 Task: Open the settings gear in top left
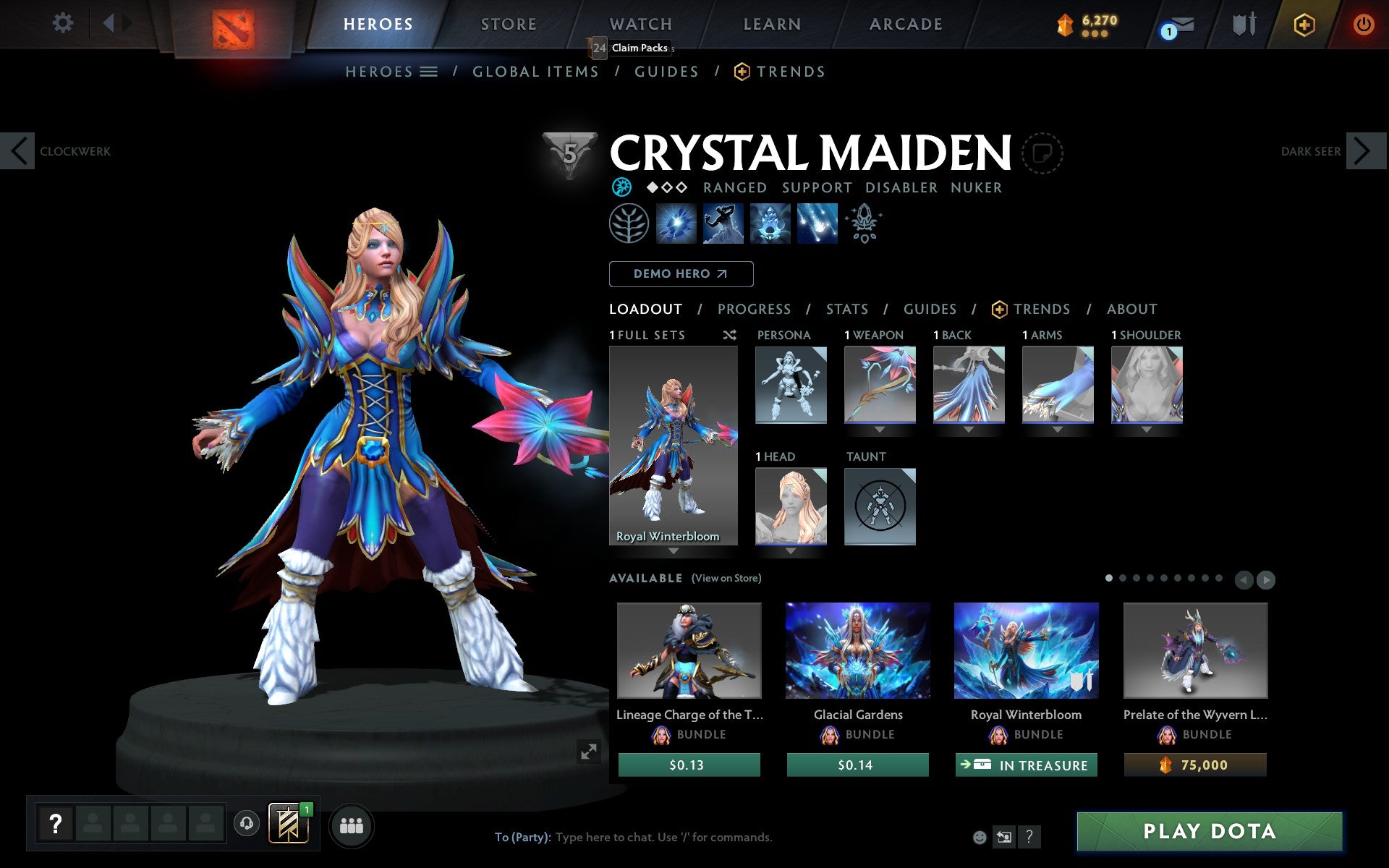(64, 23)
